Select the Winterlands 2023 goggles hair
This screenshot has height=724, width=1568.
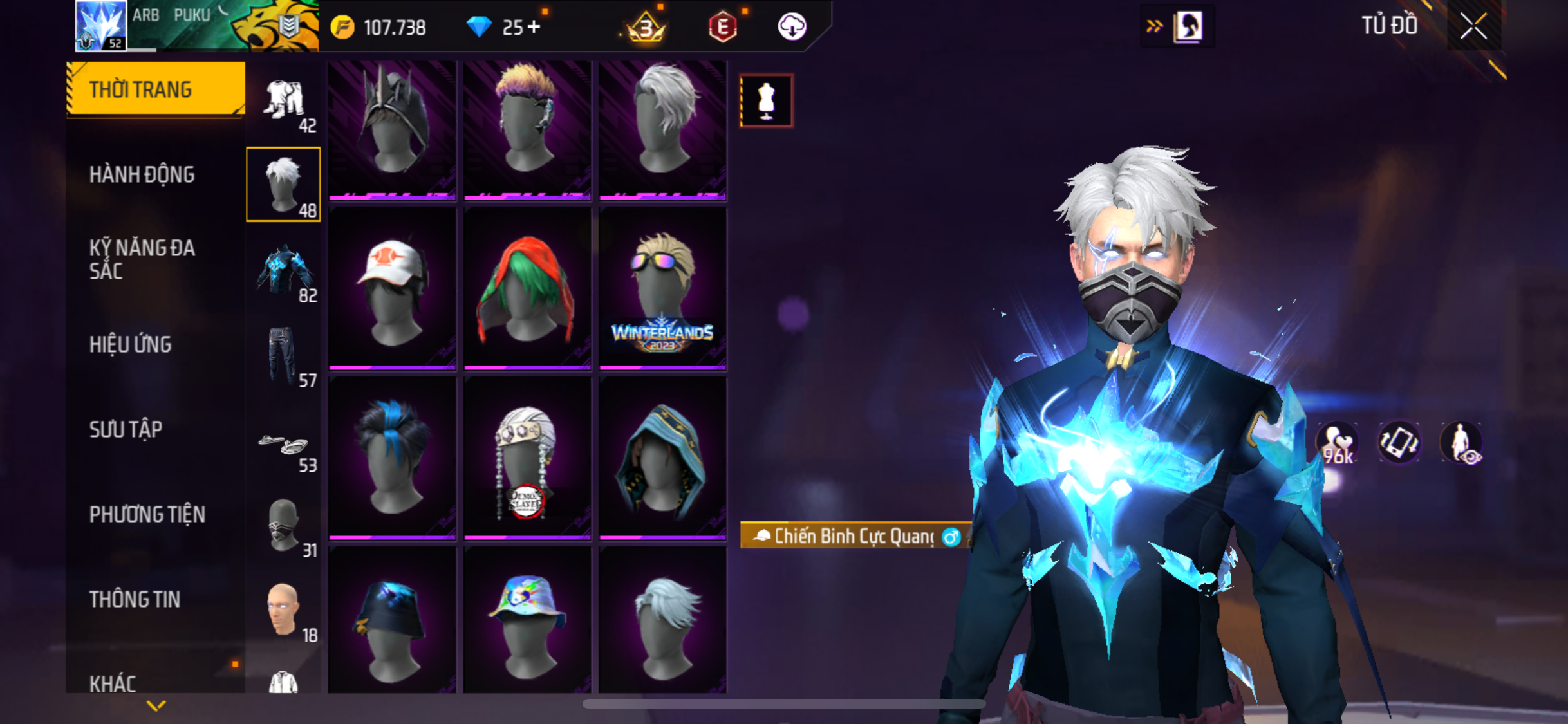tap(662, 289)
